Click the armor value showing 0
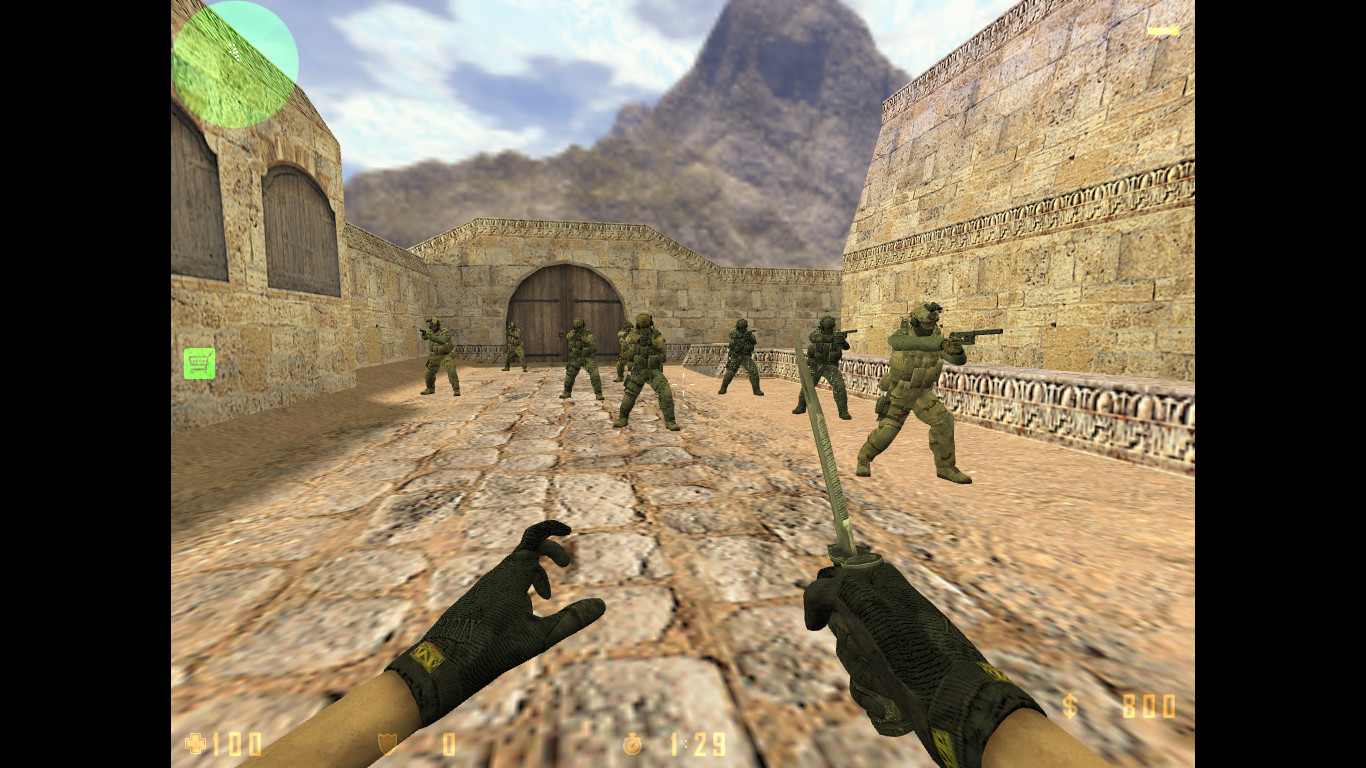 (x=448, y=744)
